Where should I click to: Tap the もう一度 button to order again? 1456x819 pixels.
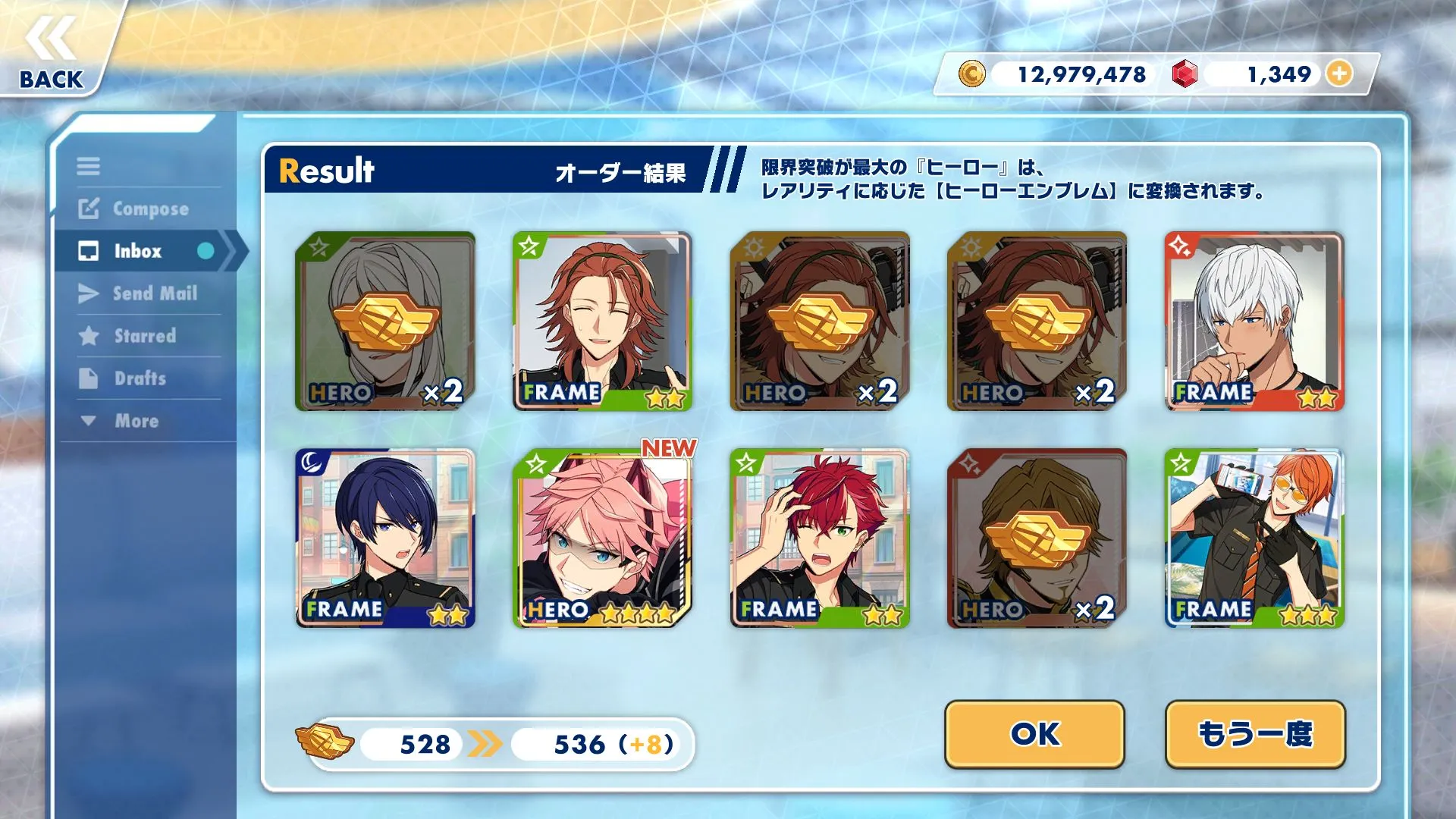[1255, 733]
